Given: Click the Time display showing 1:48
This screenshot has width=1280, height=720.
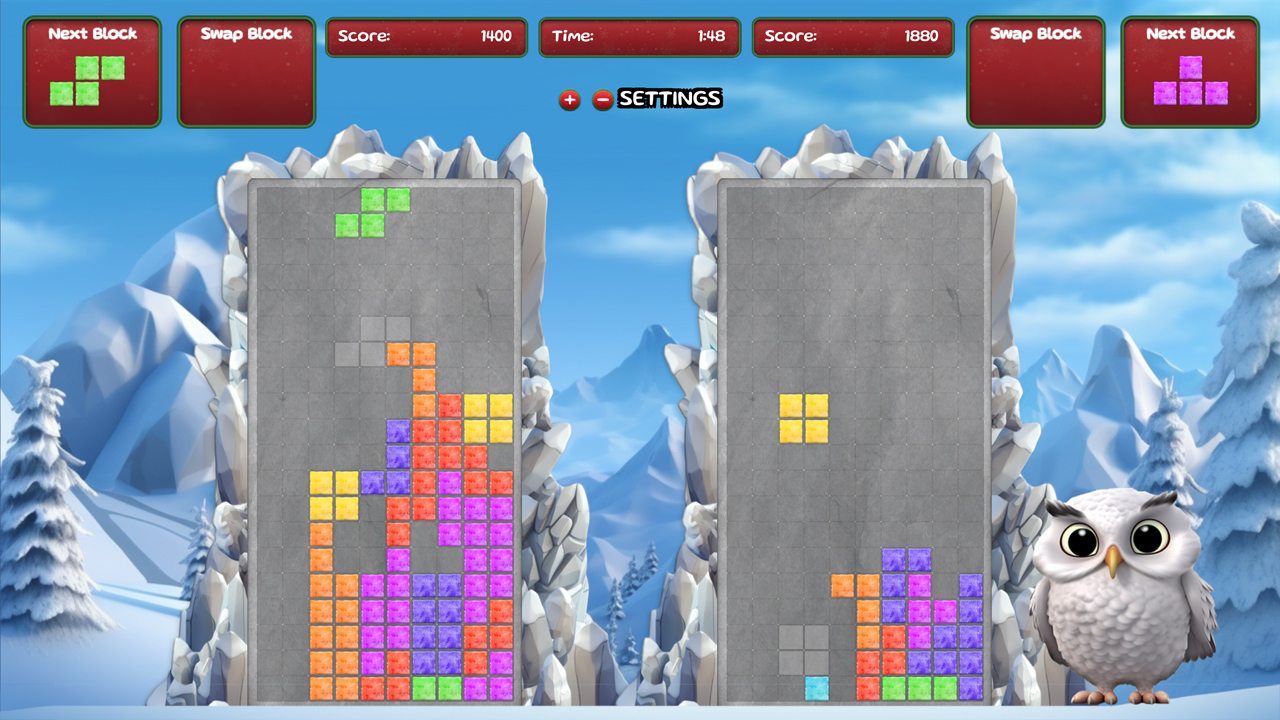Looking at the screenshot, I should (639, 38).
